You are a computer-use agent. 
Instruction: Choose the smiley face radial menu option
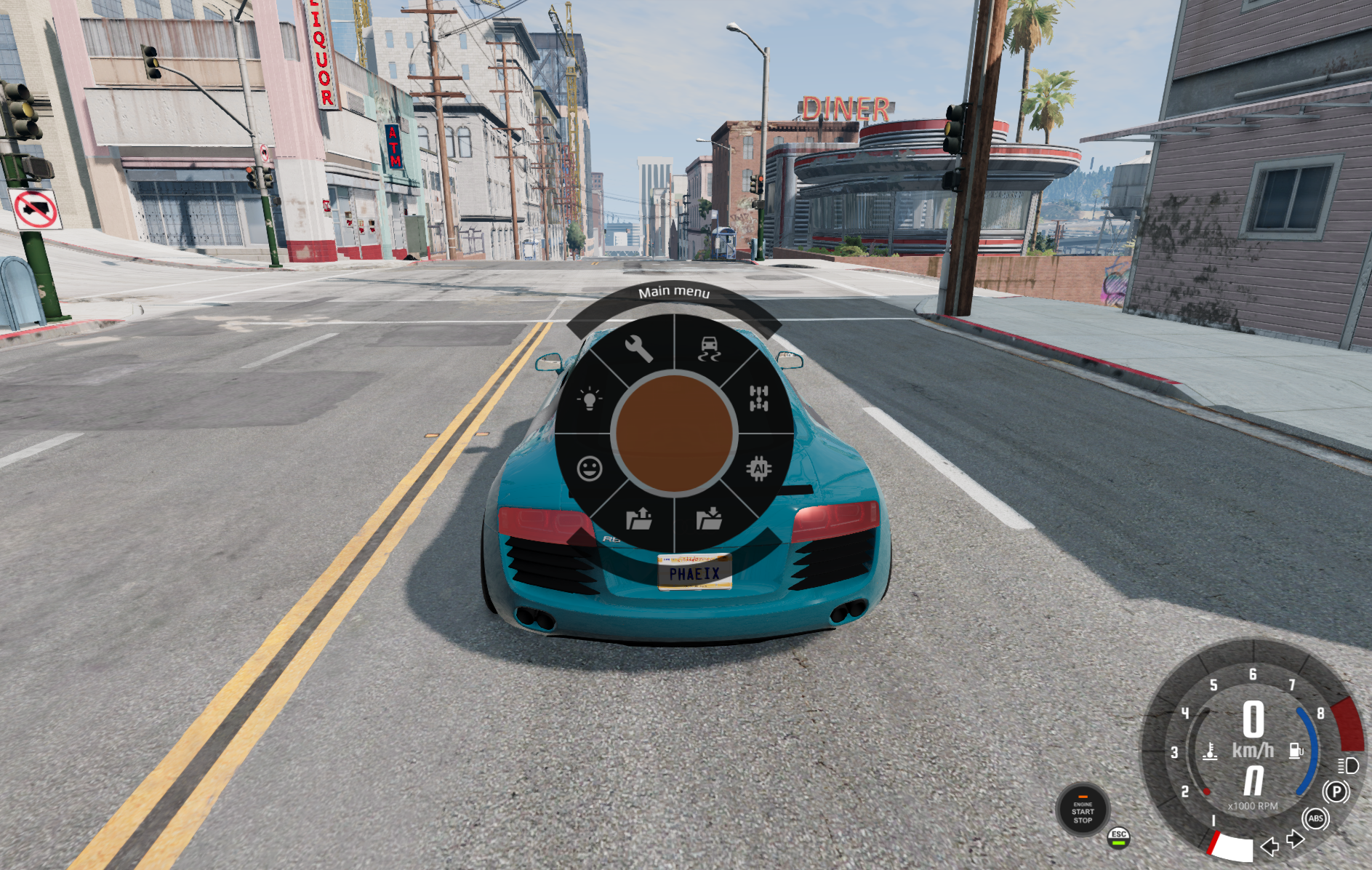pyautogui.click(x=590, y=468)
